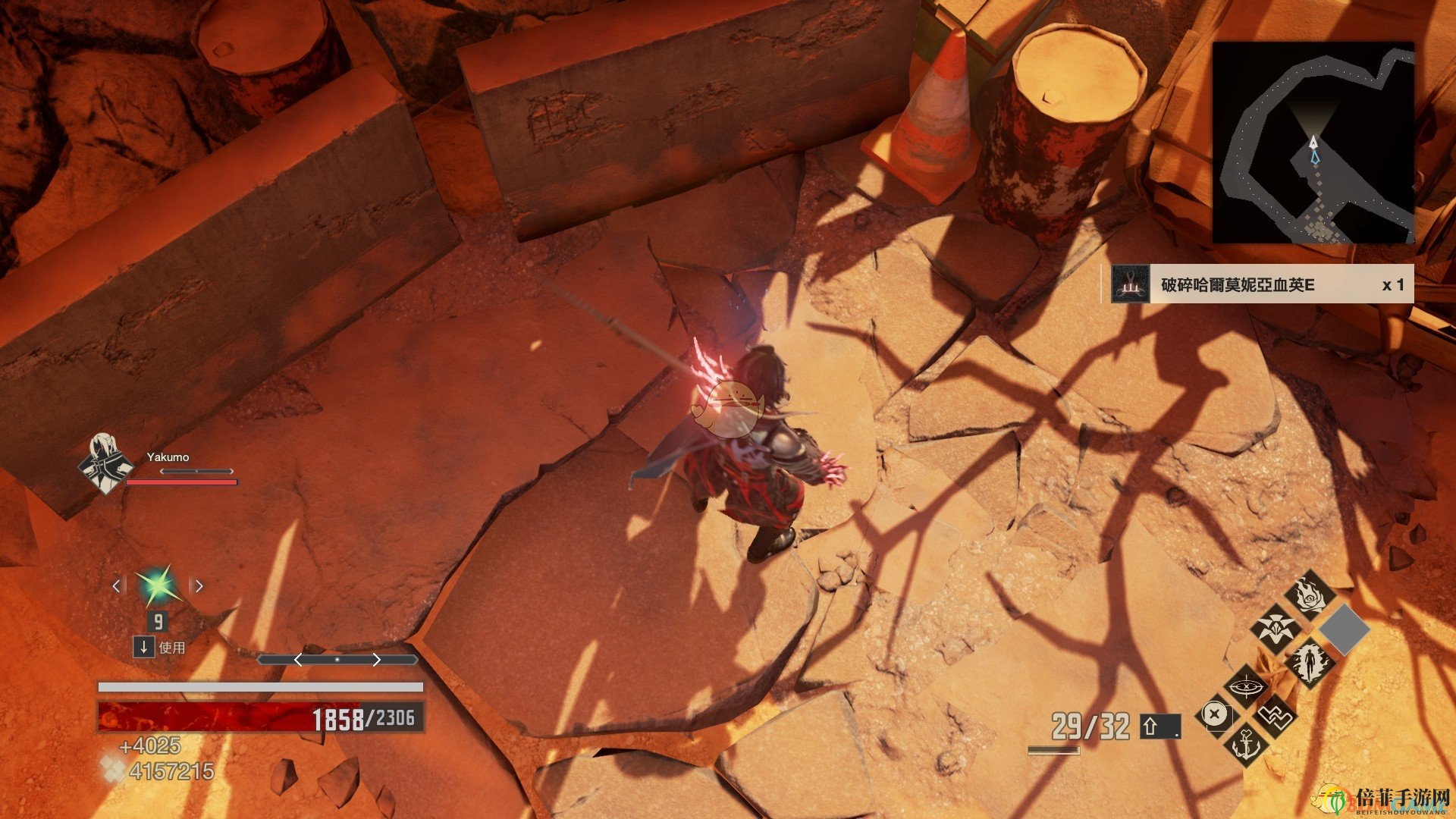
Task: Use the green starburst quick item
Action: 158,585
